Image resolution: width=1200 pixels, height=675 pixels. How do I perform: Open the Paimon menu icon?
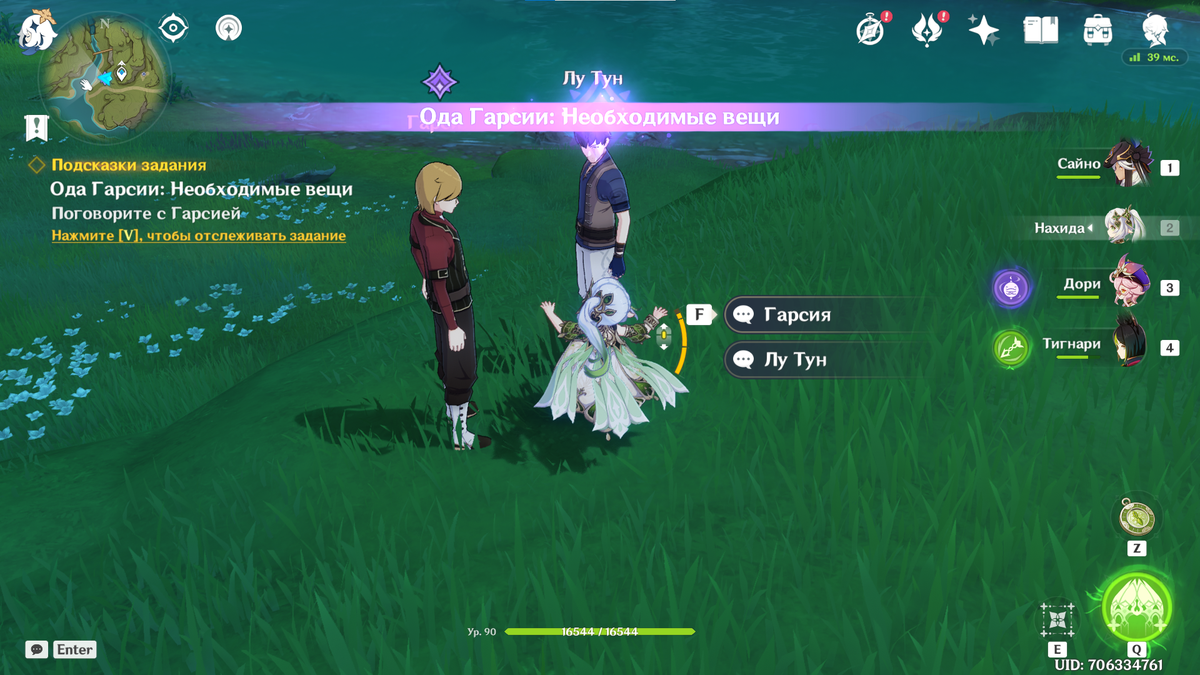pos(40,28)
